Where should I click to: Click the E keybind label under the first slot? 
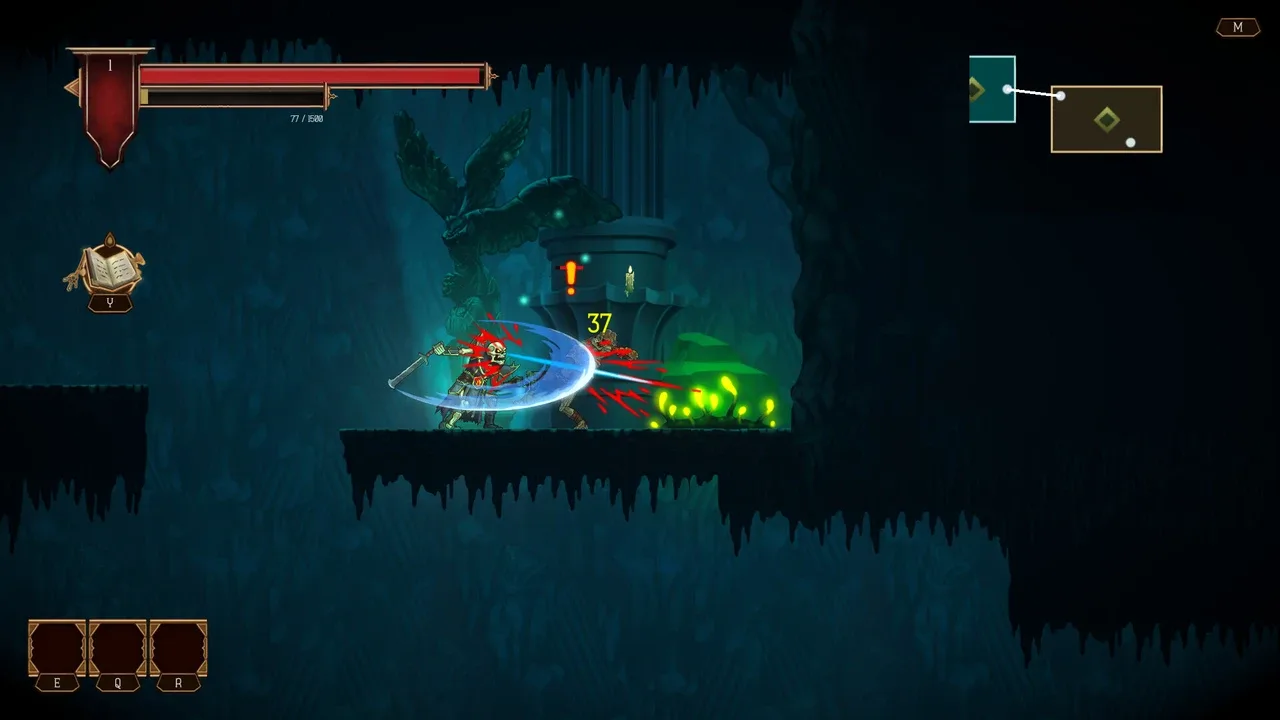point(58,683)
